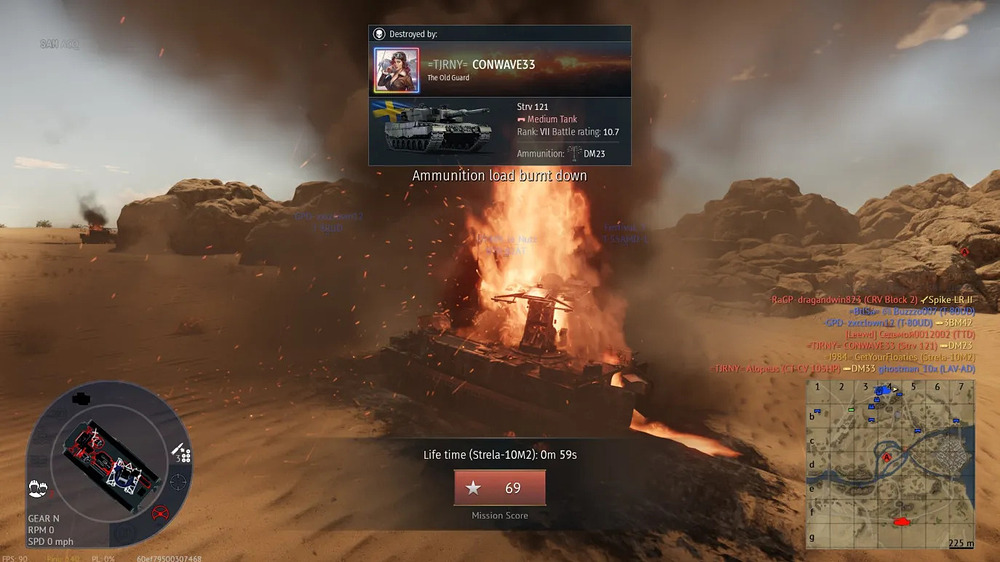Select the crew members icon
This screenshot has width=1000, height=562.
[39, 487]
